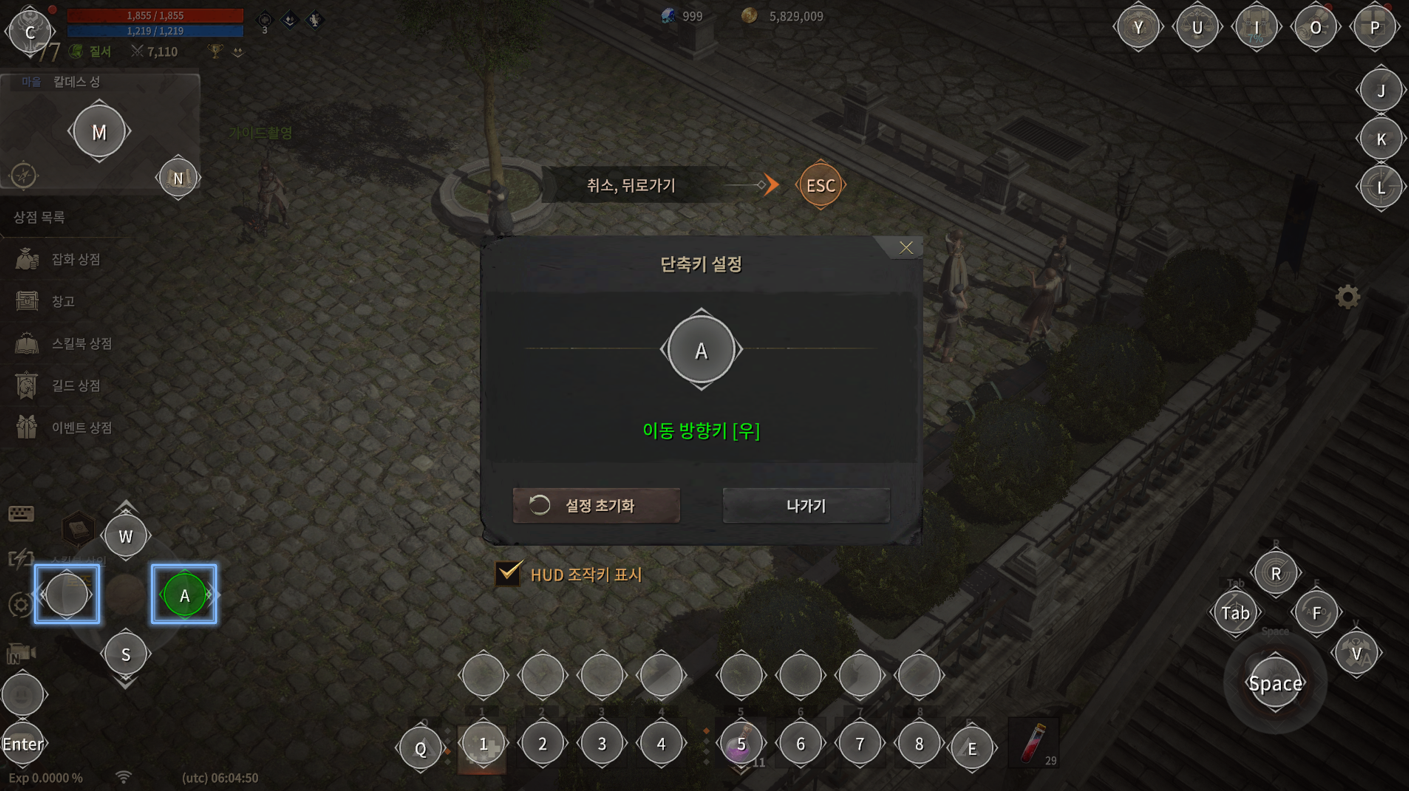Pick the M key binding on minimap
This screenshot has height=791, width=1409.
point(99,131)
